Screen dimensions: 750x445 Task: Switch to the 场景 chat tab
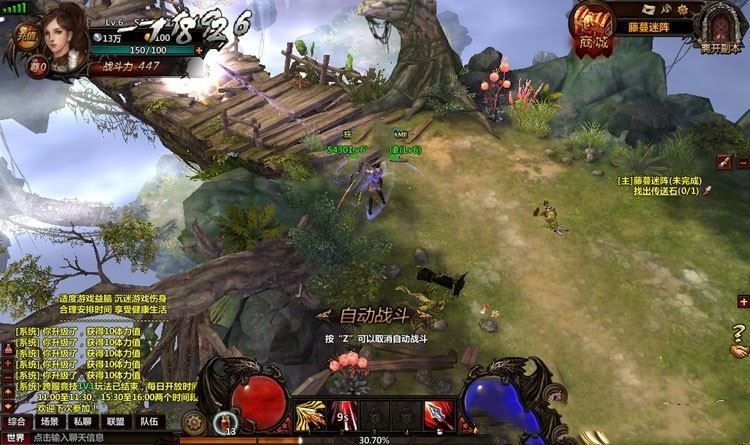tap(49, 422)
